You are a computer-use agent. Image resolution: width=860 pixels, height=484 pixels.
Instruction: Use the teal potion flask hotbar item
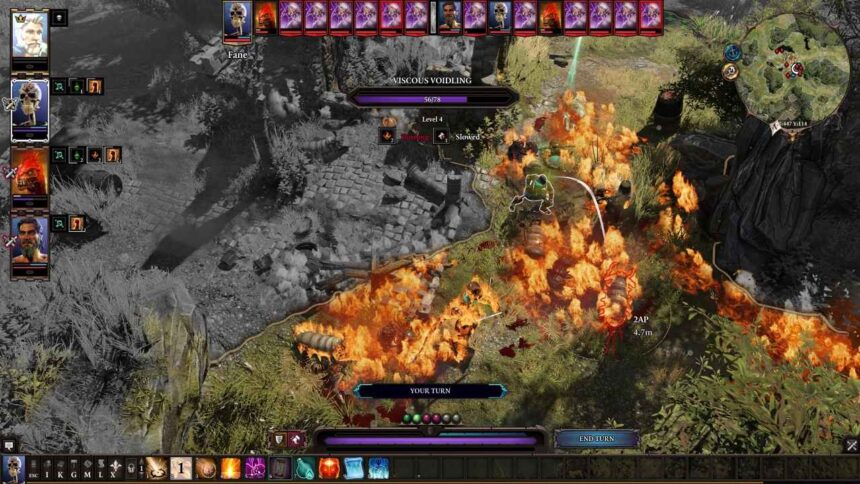305,468
